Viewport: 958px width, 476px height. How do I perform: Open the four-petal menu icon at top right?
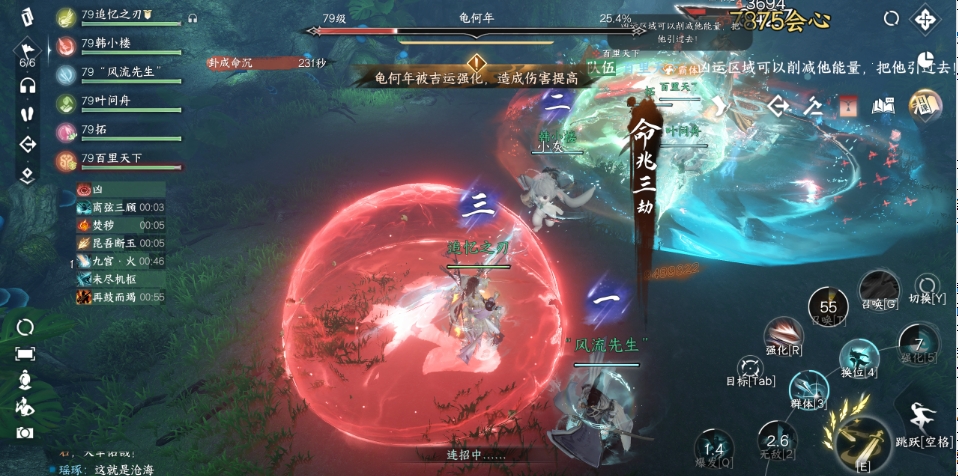[926, 18]
